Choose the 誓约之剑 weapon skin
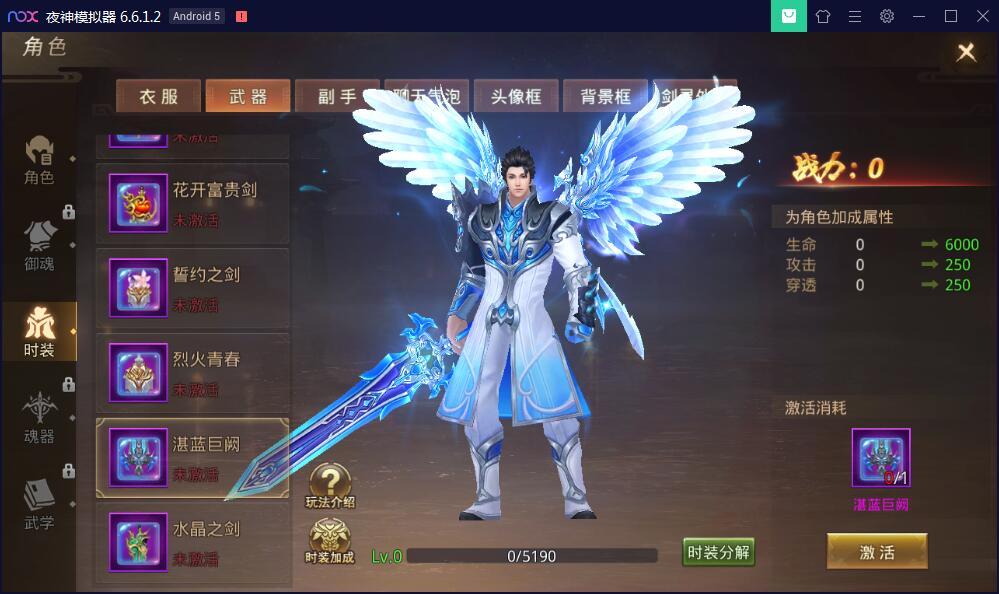The width and height of the screenshot is (999, 594). pyautogui.click(x=192, y=289)
